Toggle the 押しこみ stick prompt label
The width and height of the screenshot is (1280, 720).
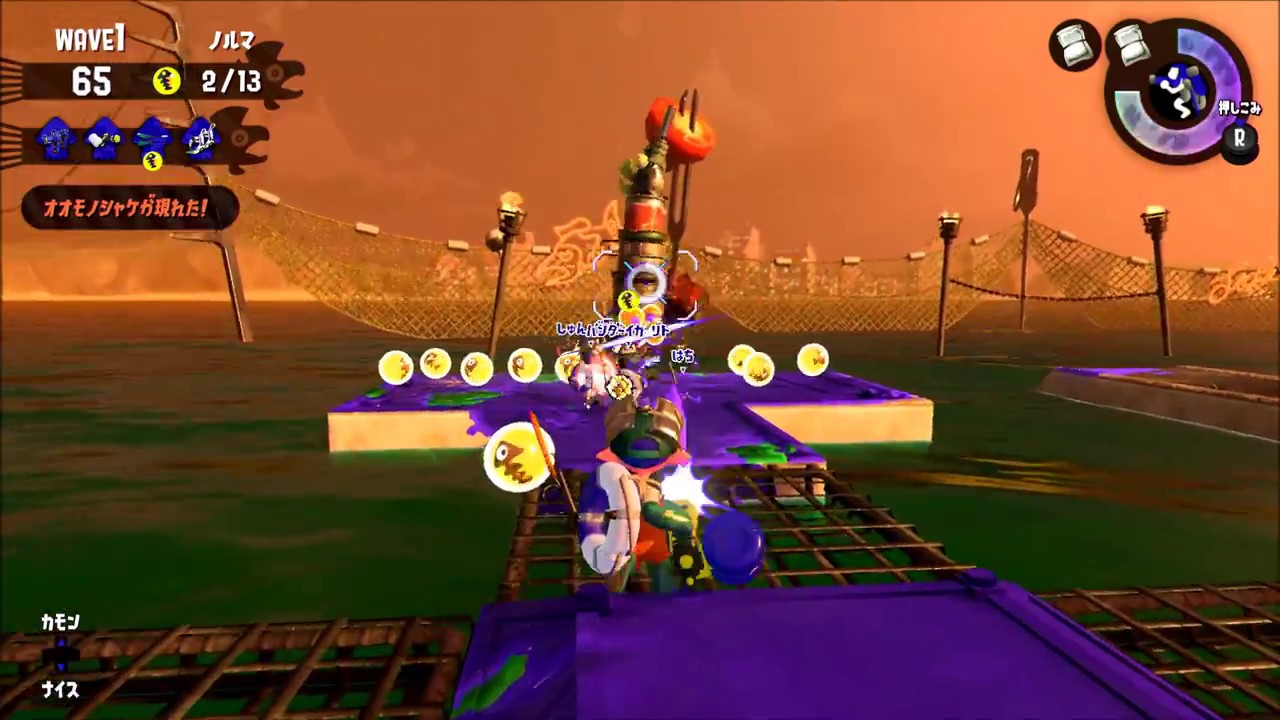click(x=1239, y=108)
